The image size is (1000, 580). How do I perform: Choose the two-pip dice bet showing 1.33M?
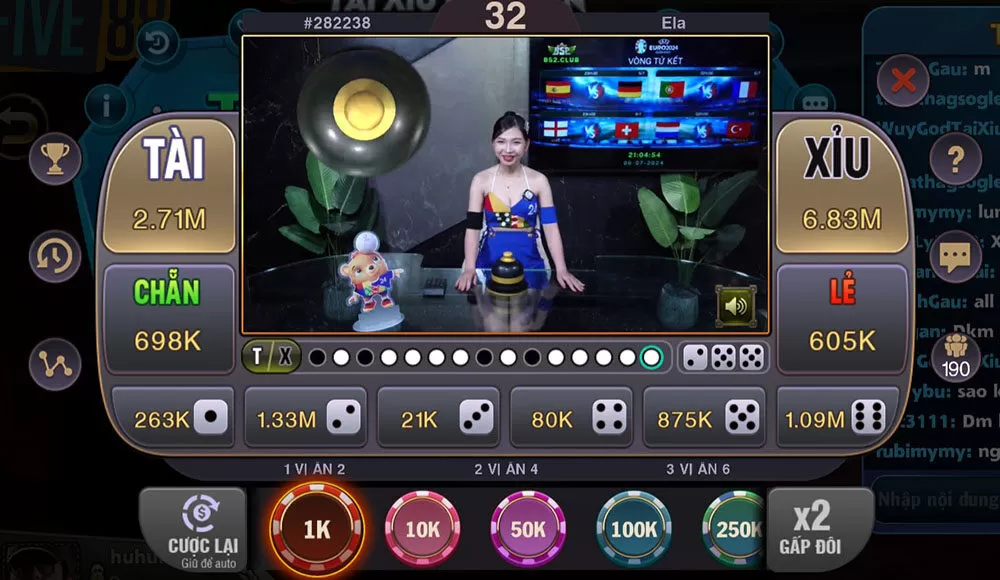tap(305, 418)
